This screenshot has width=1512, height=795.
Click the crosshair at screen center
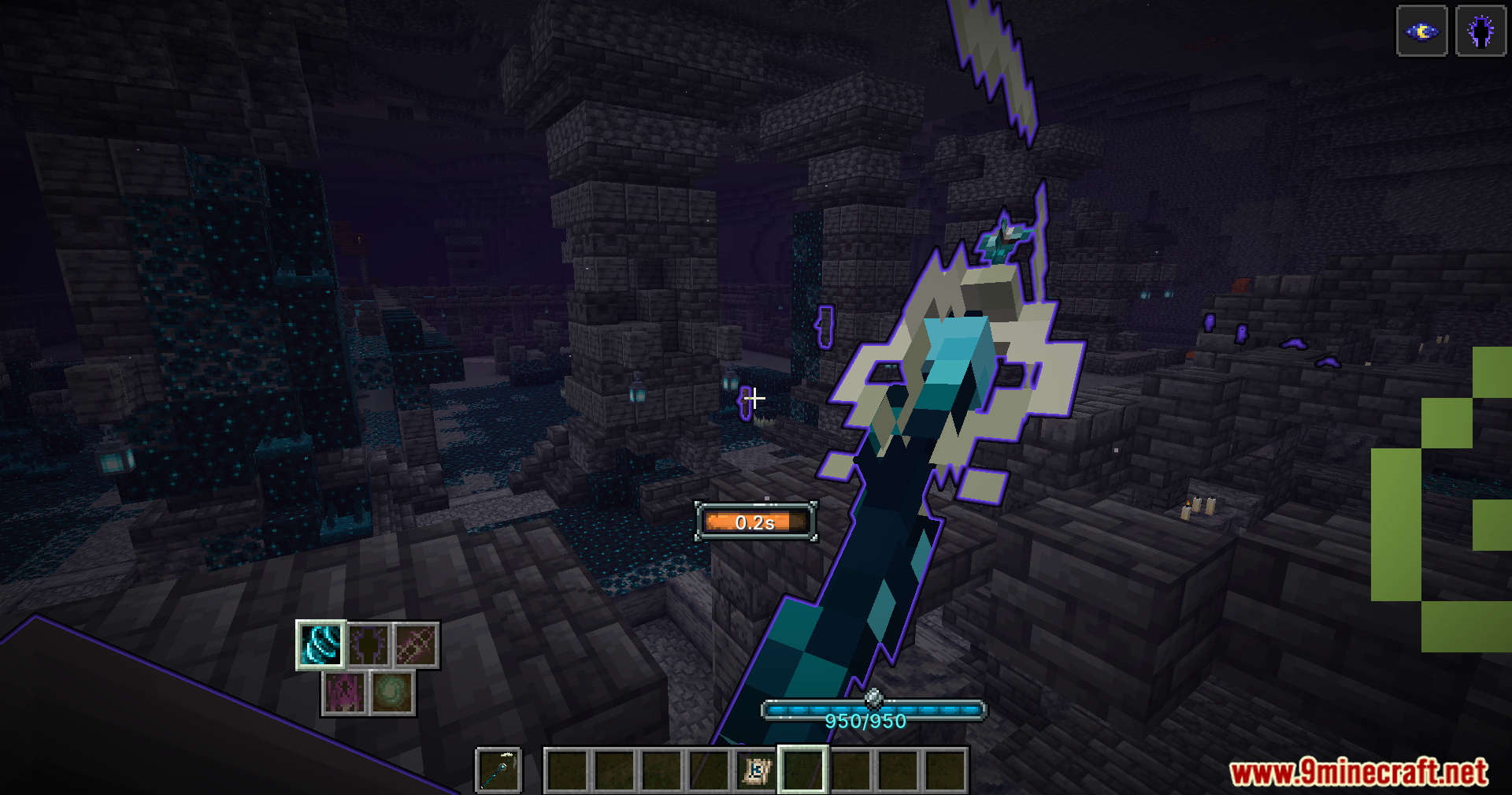754,398
